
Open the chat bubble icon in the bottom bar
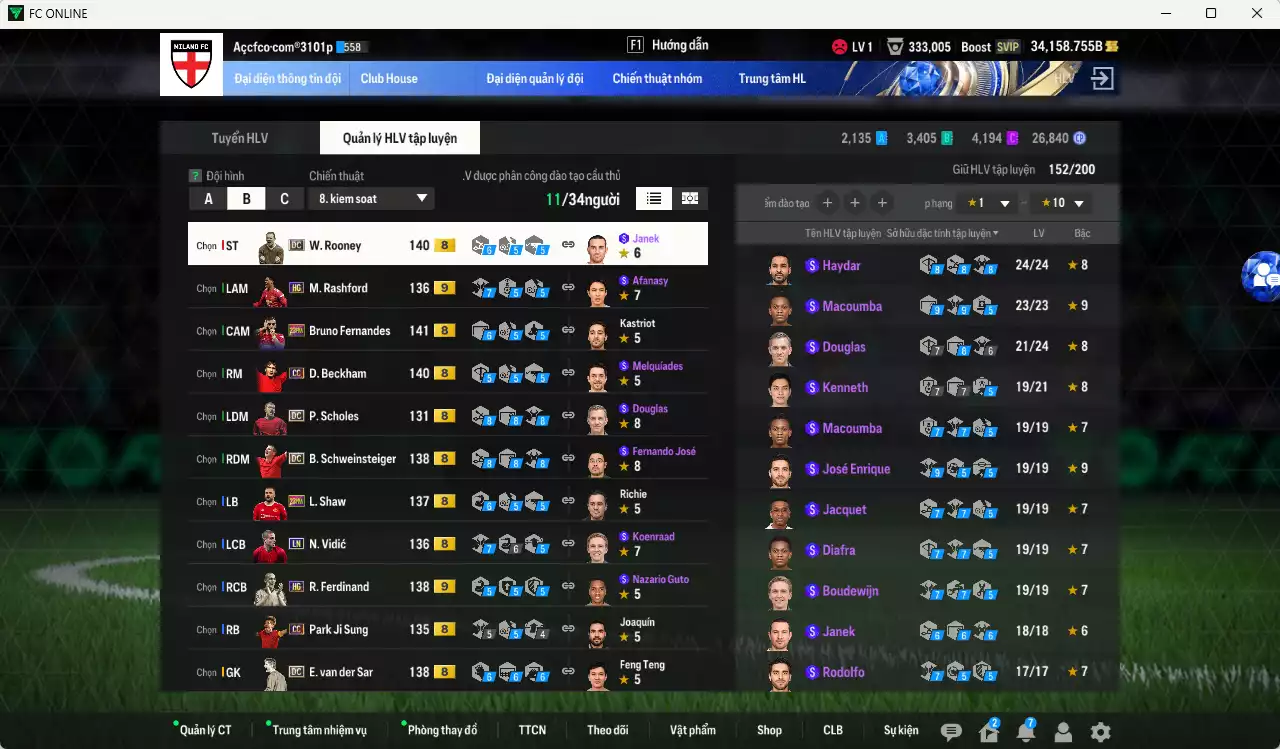(x=950, y=732)
